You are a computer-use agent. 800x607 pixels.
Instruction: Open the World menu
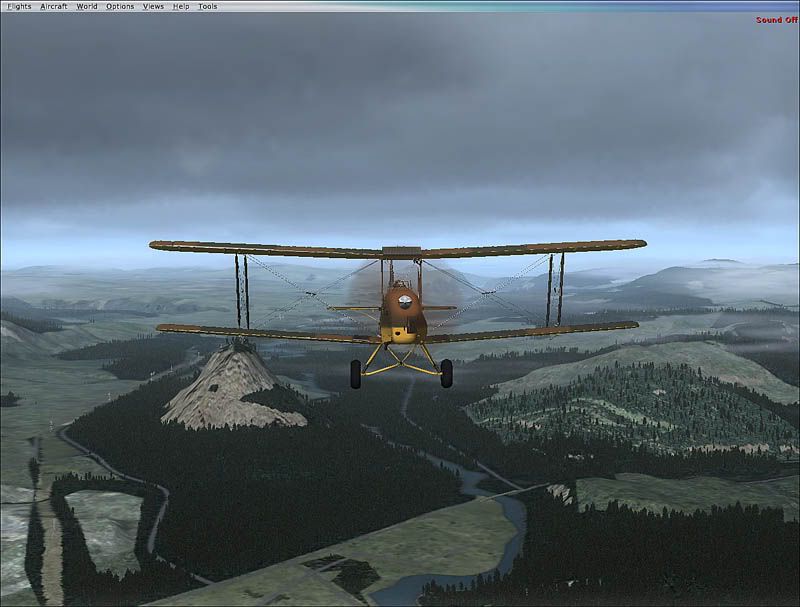click(87, 6)
